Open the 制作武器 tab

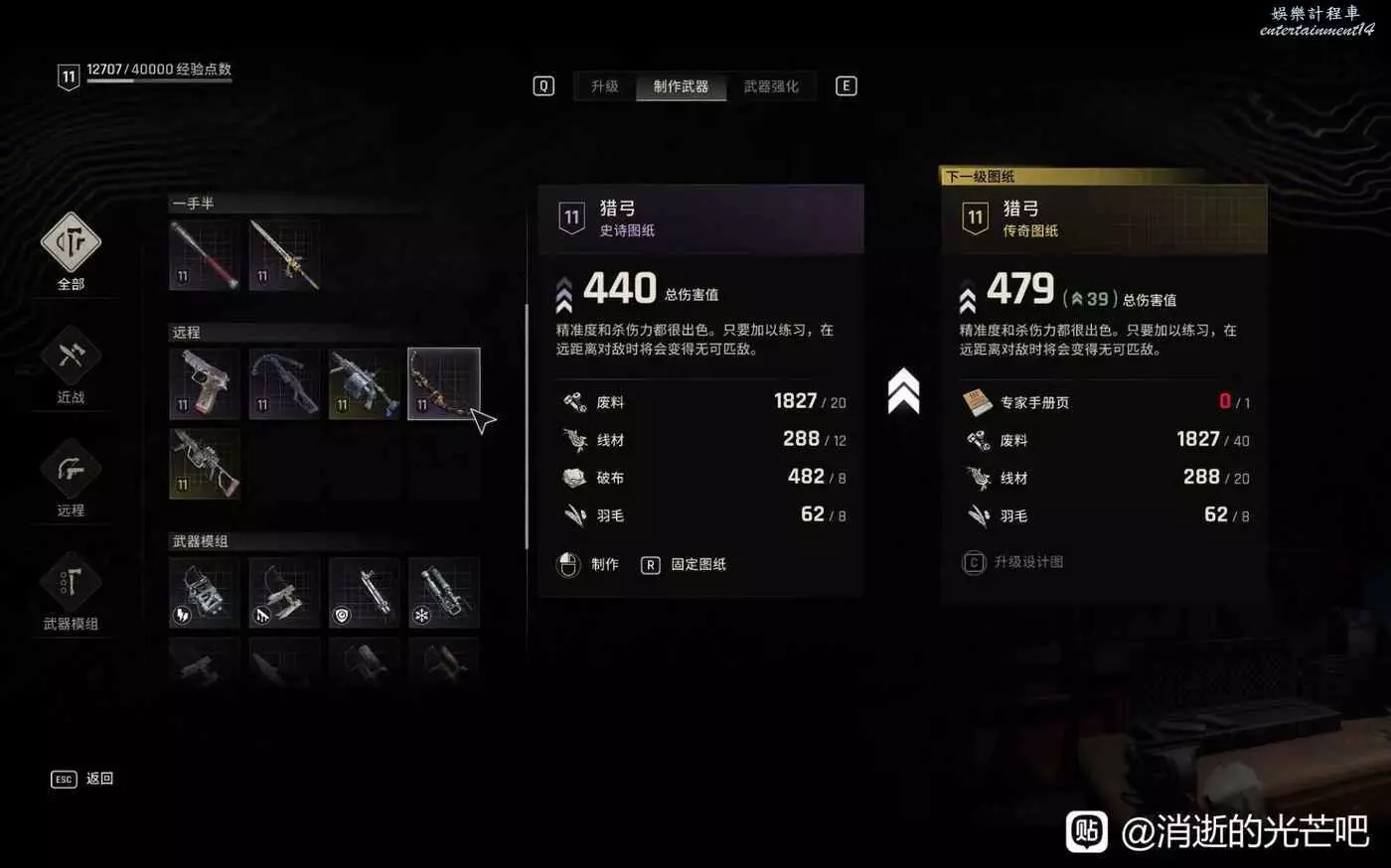tap(681, 86)
